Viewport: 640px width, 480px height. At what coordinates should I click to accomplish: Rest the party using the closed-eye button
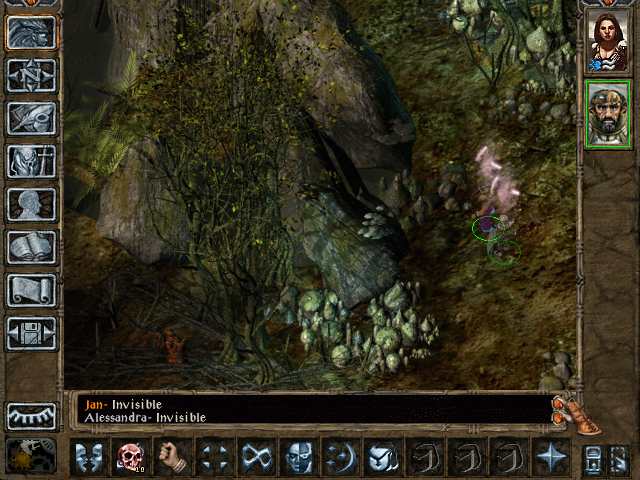coord(32,415)
